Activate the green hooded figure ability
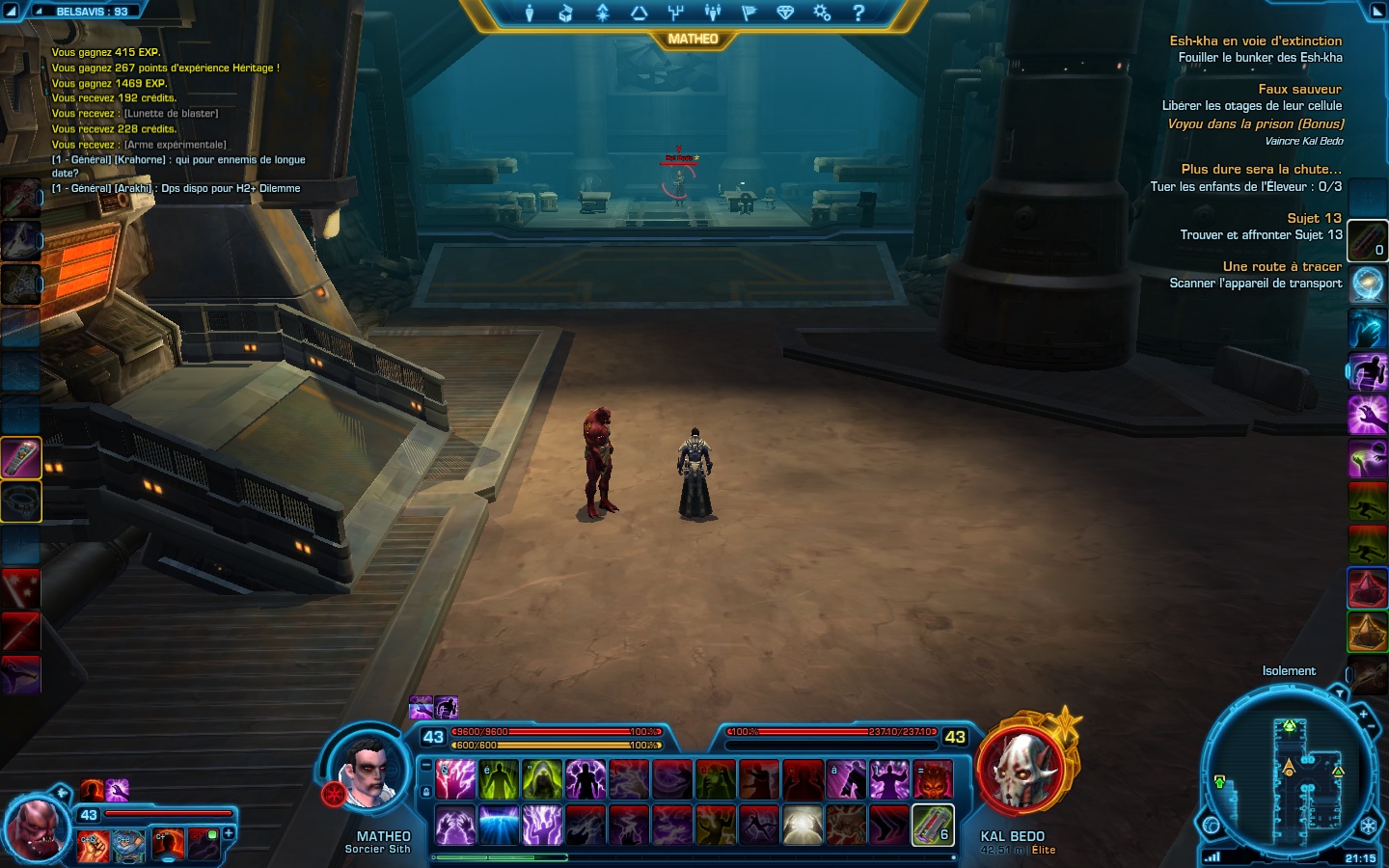Image resolution: width=1389 pixels, height=868 pixels. click(542, 779)
